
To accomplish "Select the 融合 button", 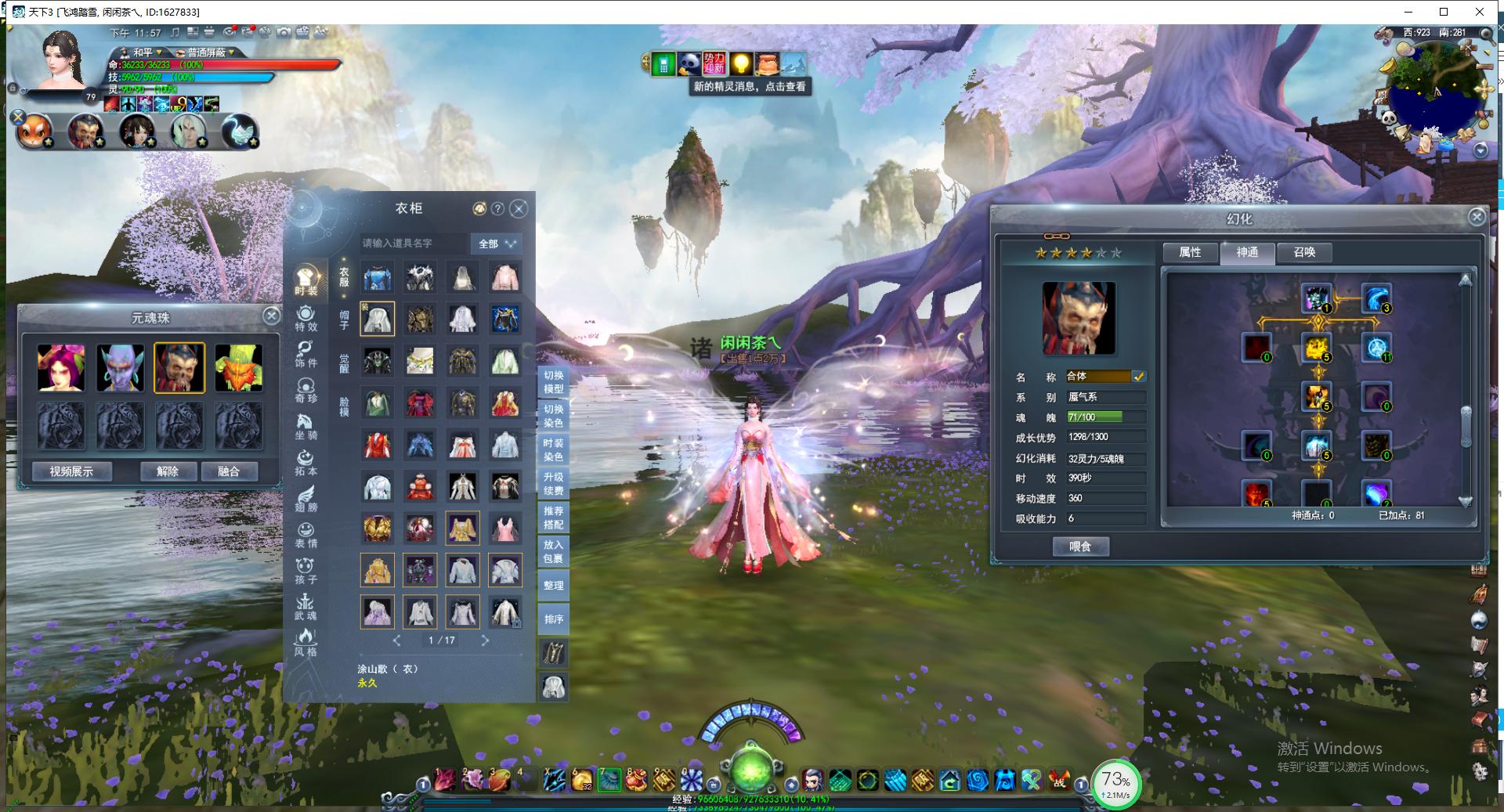I will point(229,471).
